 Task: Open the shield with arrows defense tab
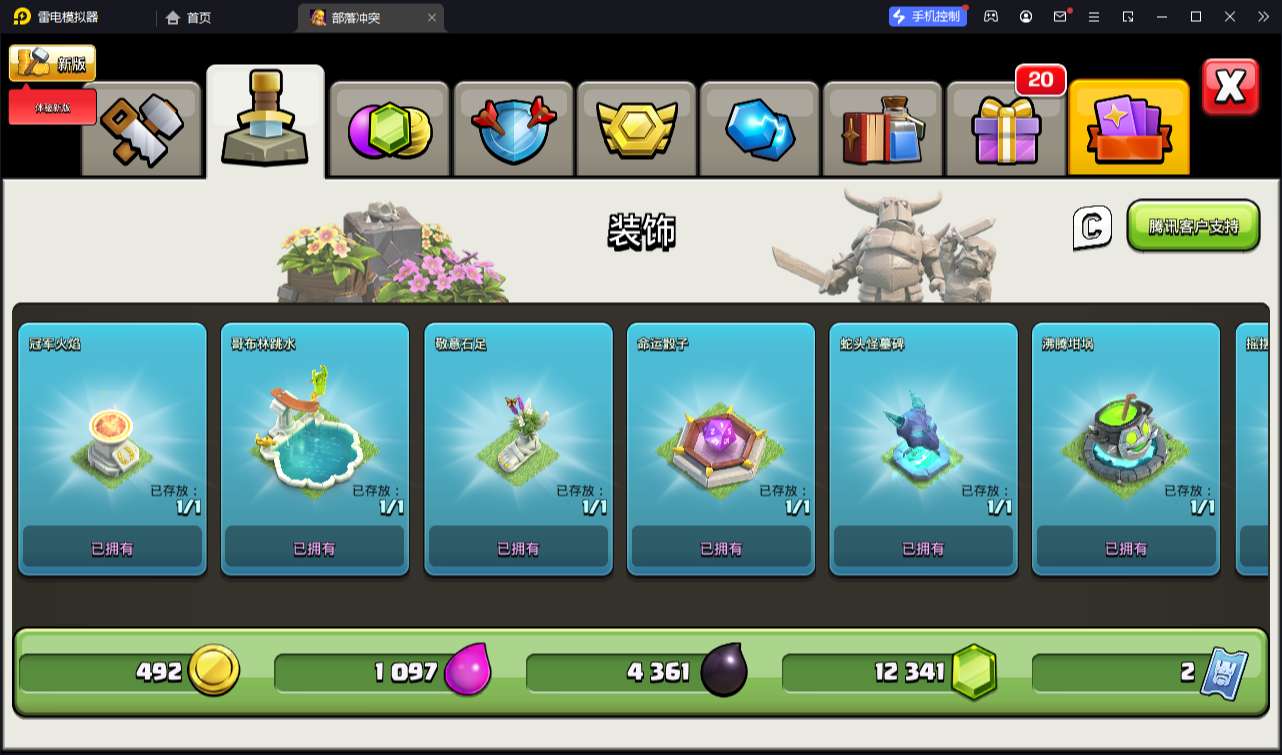[513, 130]
